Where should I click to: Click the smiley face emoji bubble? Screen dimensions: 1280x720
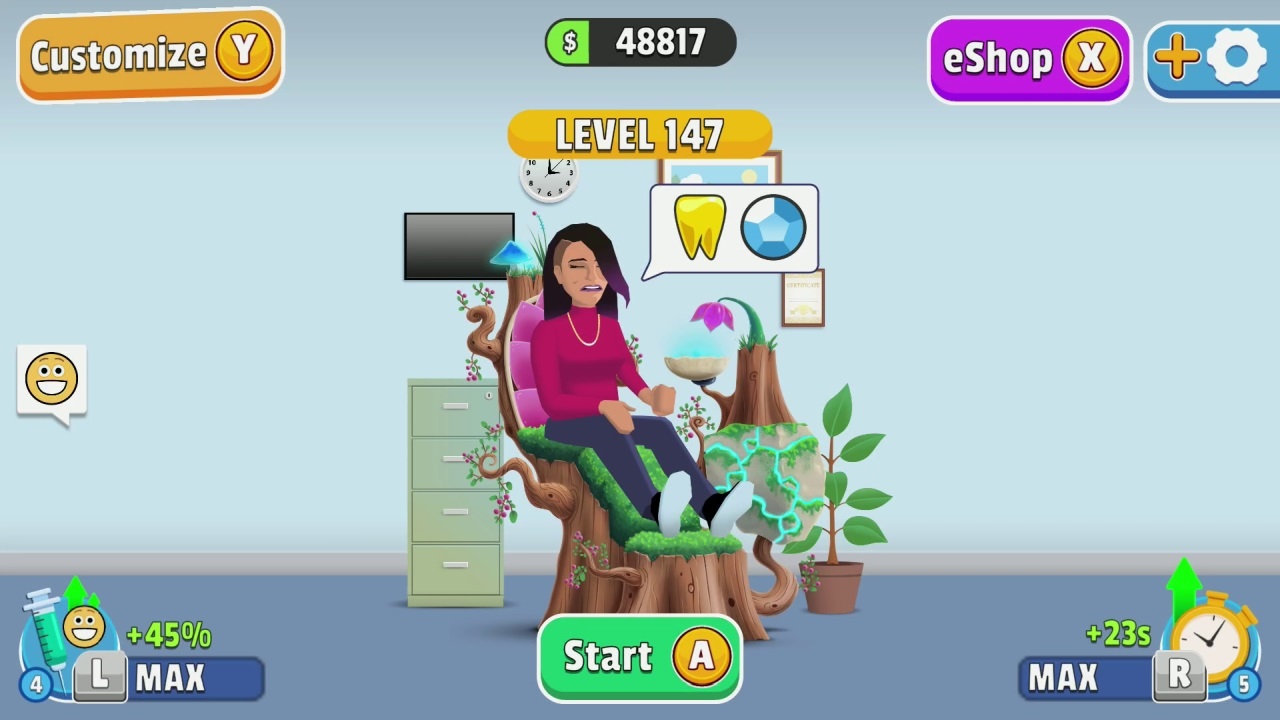51,377
